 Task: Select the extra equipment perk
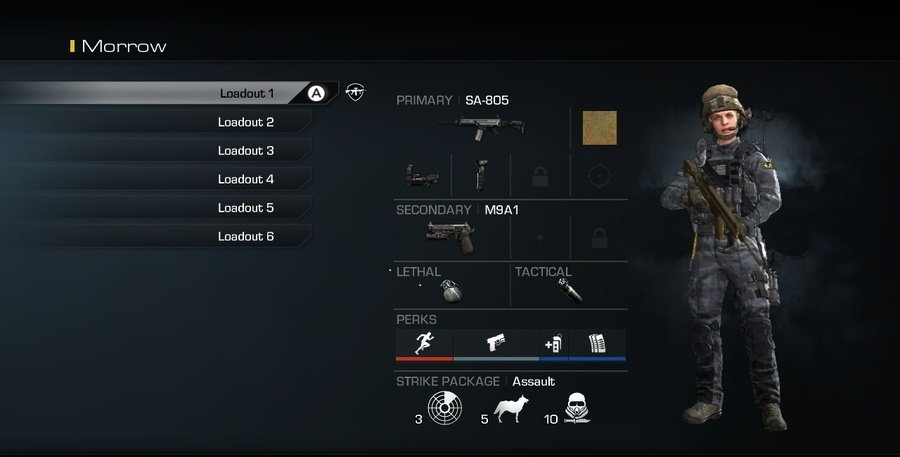pyautogui.click(x=554, y=342)
